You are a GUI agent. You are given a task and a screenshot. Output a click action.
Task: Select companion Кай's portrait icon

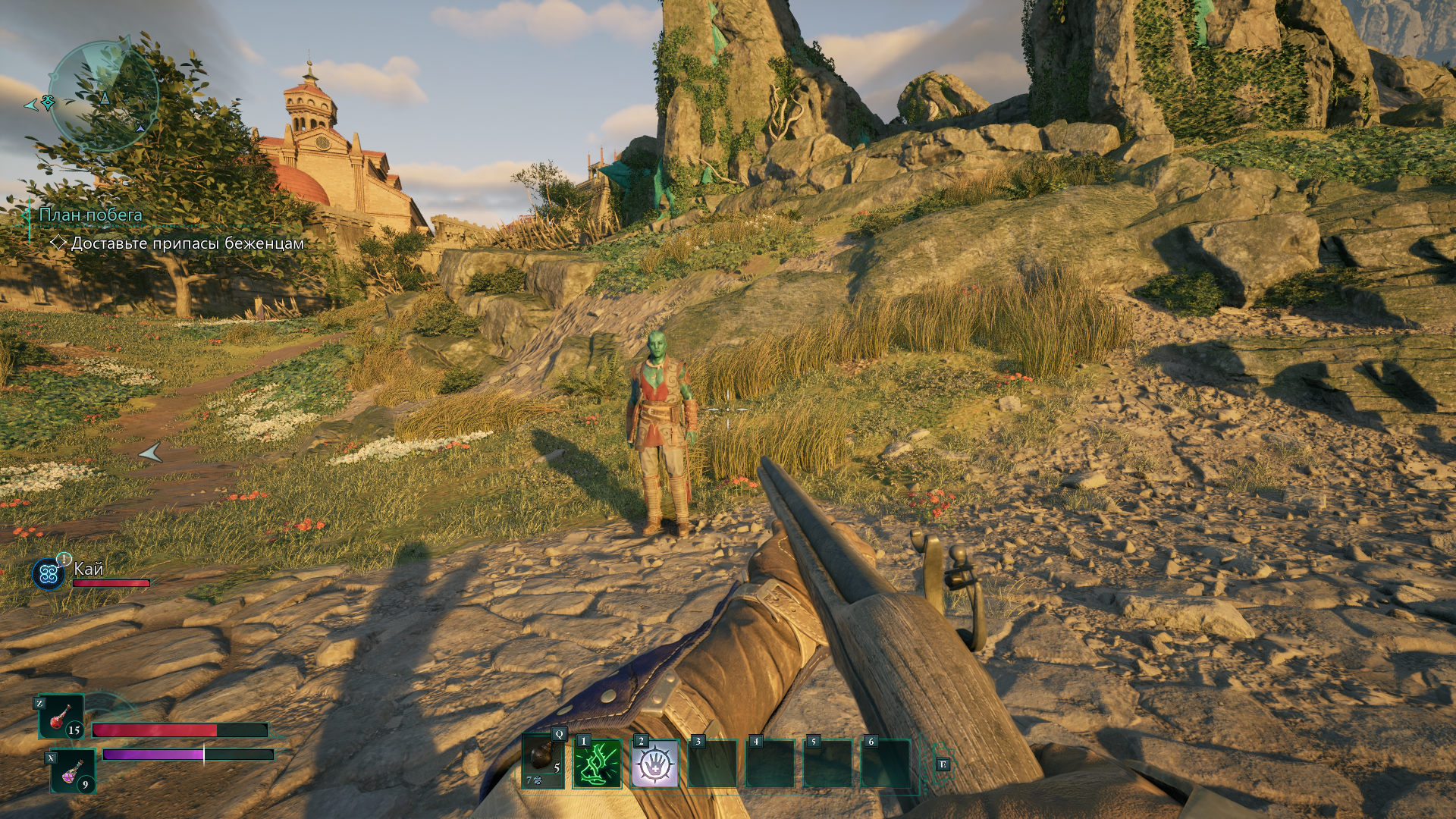click(x=49, y=574)
